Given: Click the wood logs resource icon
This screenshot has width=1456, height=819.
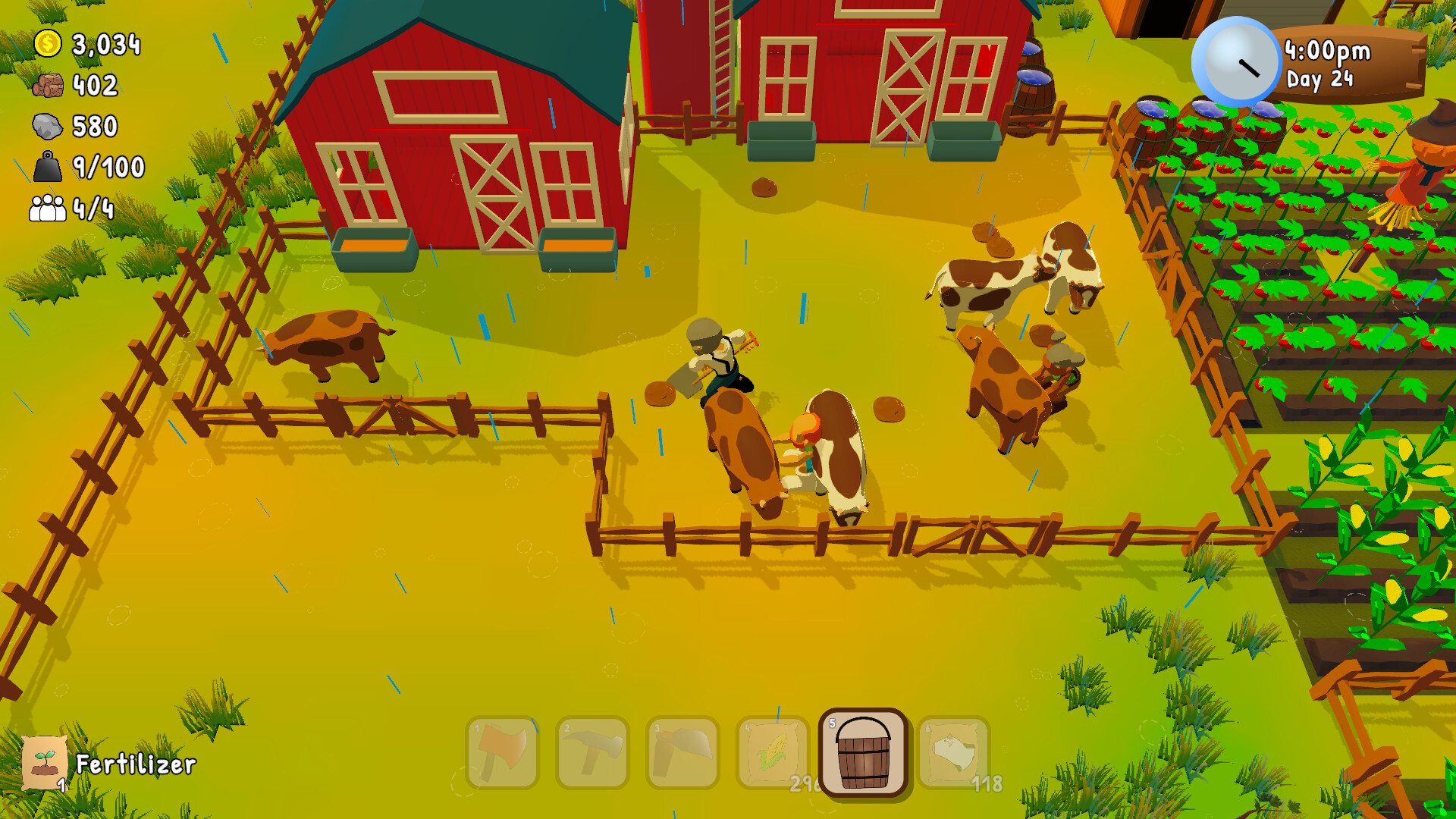Looking at the screenshot, I should tap(47, 86).
